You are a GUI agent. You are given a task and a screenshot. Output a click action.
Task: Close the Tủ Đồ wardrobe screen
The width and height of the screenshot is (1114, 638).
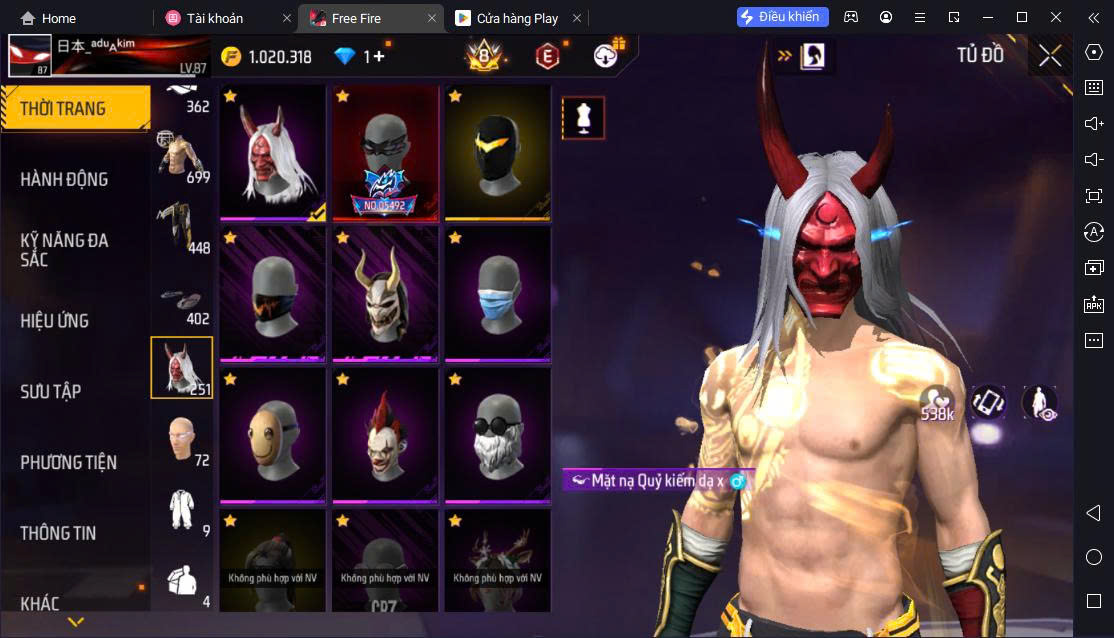[x=1050, y=56]
